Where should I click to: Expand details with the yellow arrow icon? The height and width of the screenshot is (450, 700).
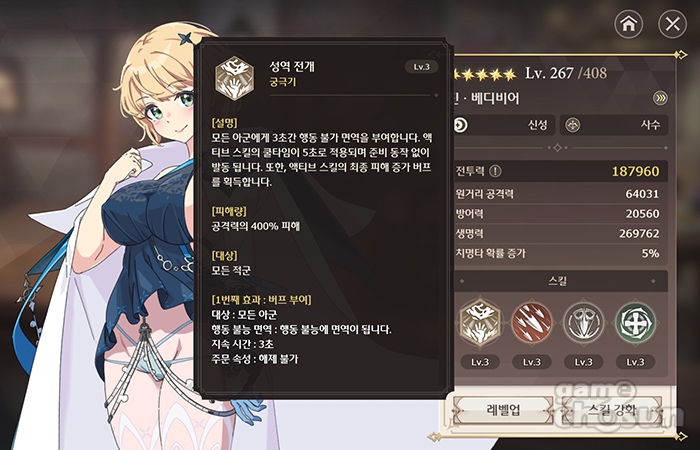[x=660, y=98]
